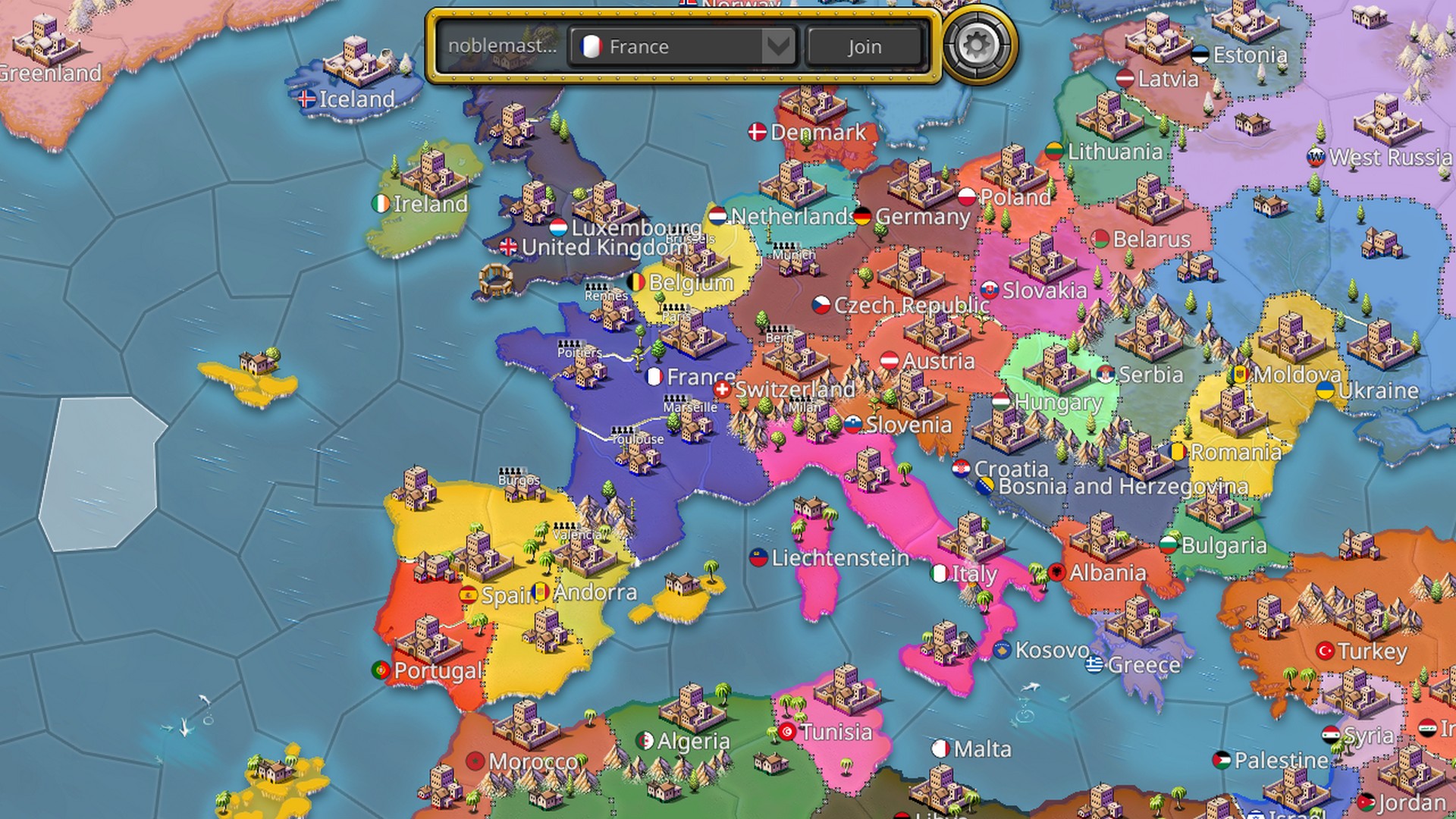Click the Join button
Viewport: 1456px width, 819px height.
(x=864, y=47)
